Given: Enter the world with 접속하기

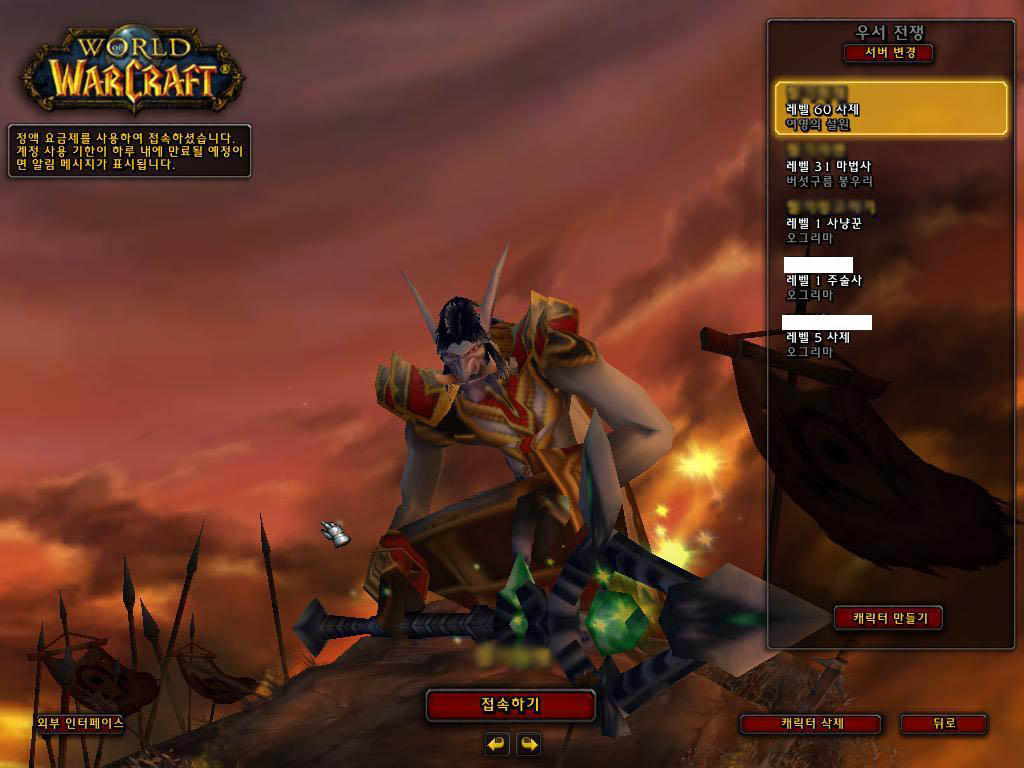Looking at the screenshot, I should [x=510, y=705].
